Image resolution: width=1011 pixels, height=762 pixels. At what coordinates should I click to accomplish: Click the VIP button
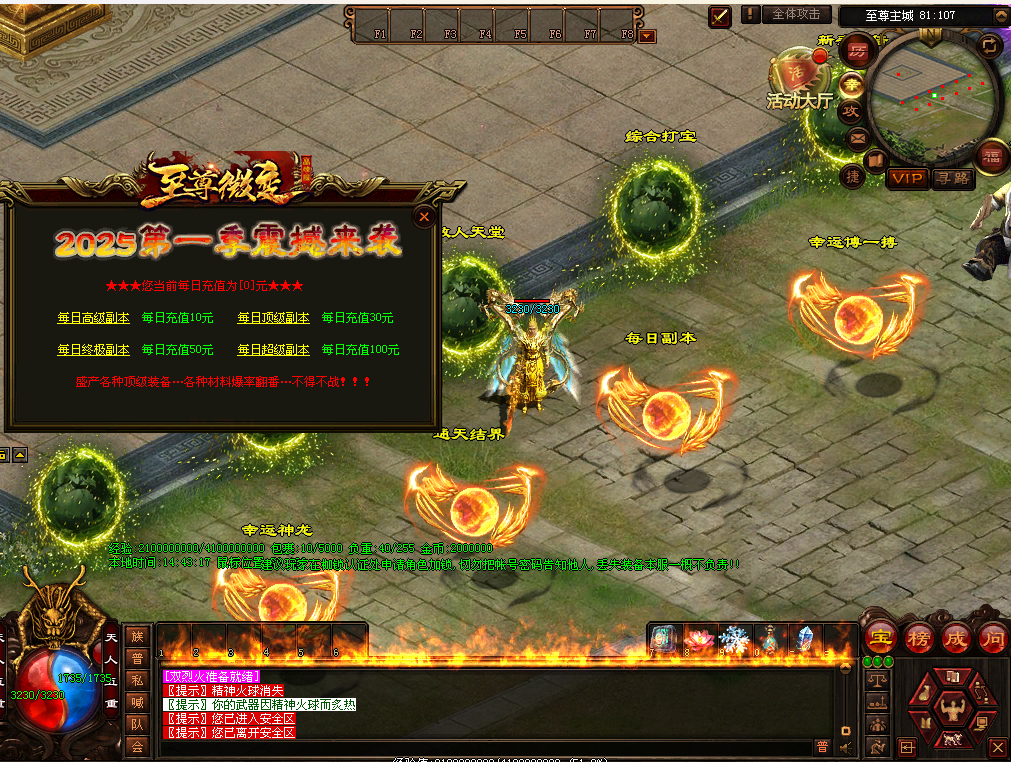[908, 178]
